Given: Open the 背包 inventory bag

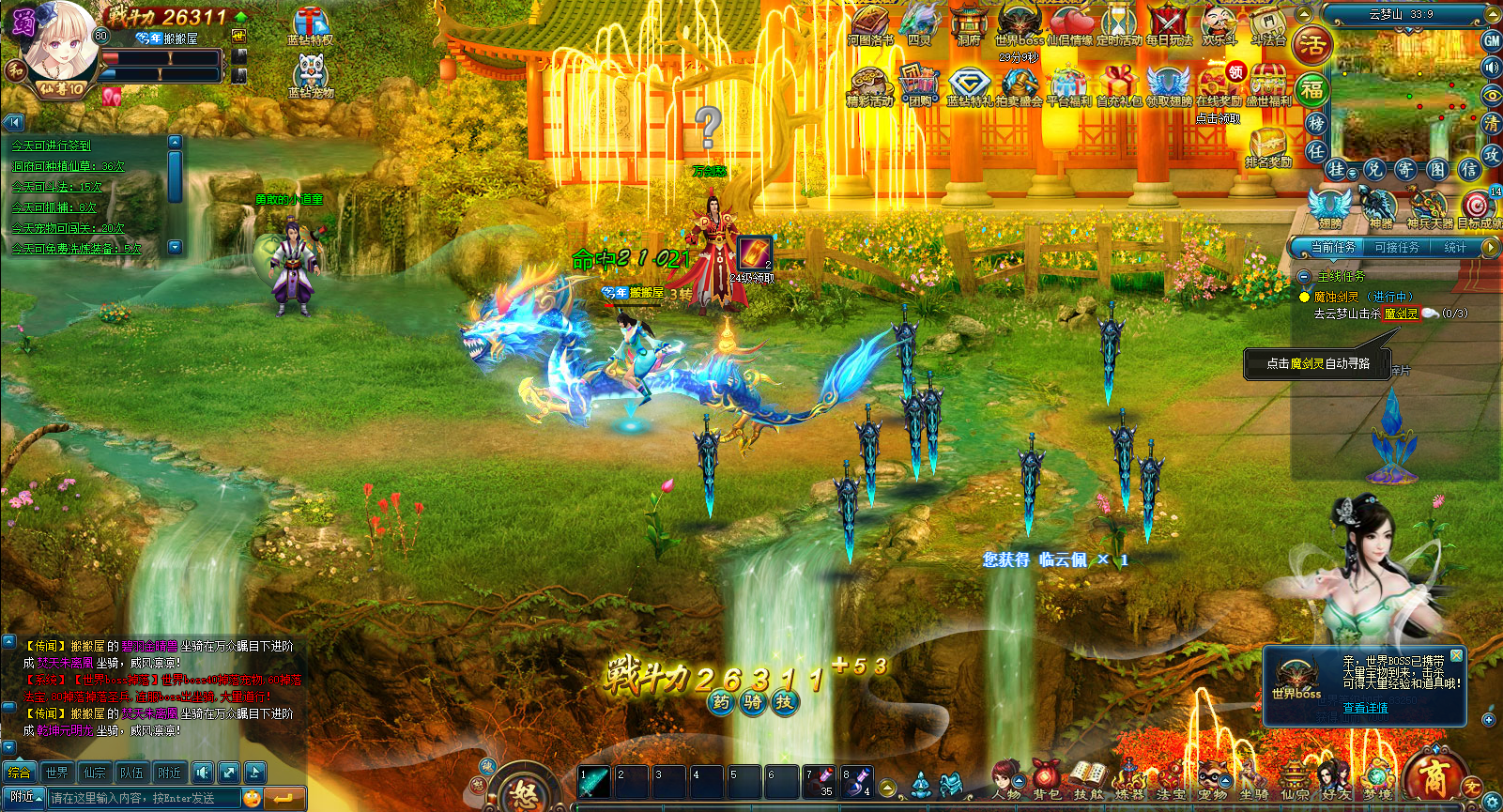Looking at the screenshot, I should click(x=1047, y=779).
